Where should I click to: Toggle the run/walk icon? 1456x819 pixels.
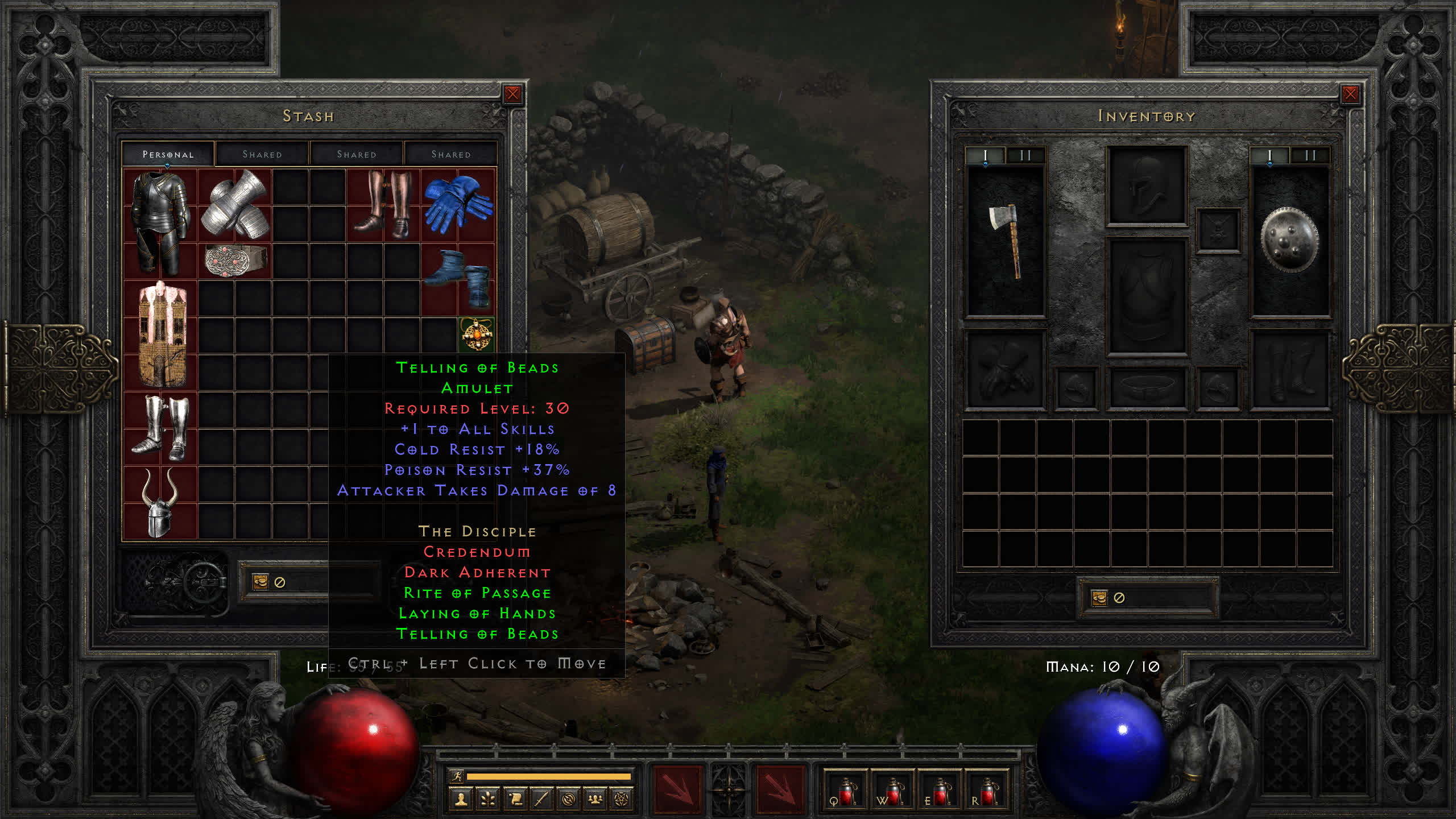(457, 776)
